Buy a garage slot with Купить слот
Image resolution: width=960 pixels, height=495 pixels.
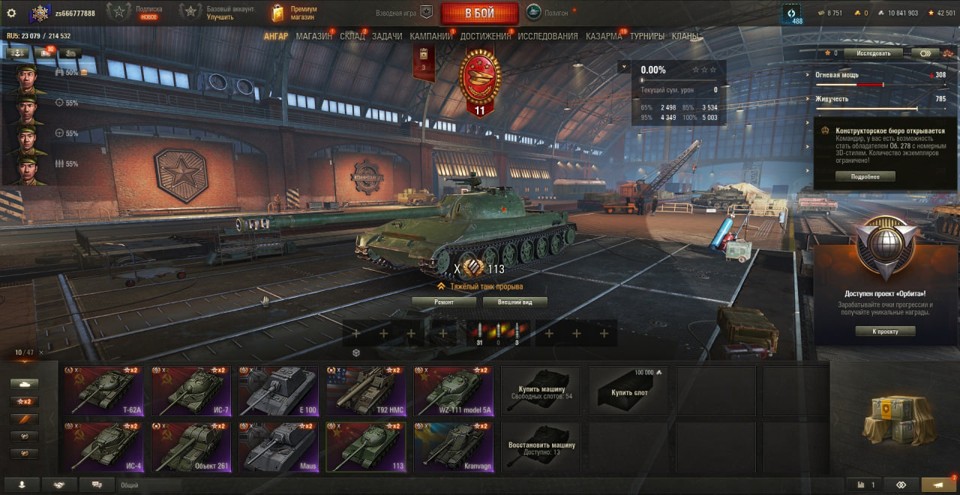[x=627, y=390]
